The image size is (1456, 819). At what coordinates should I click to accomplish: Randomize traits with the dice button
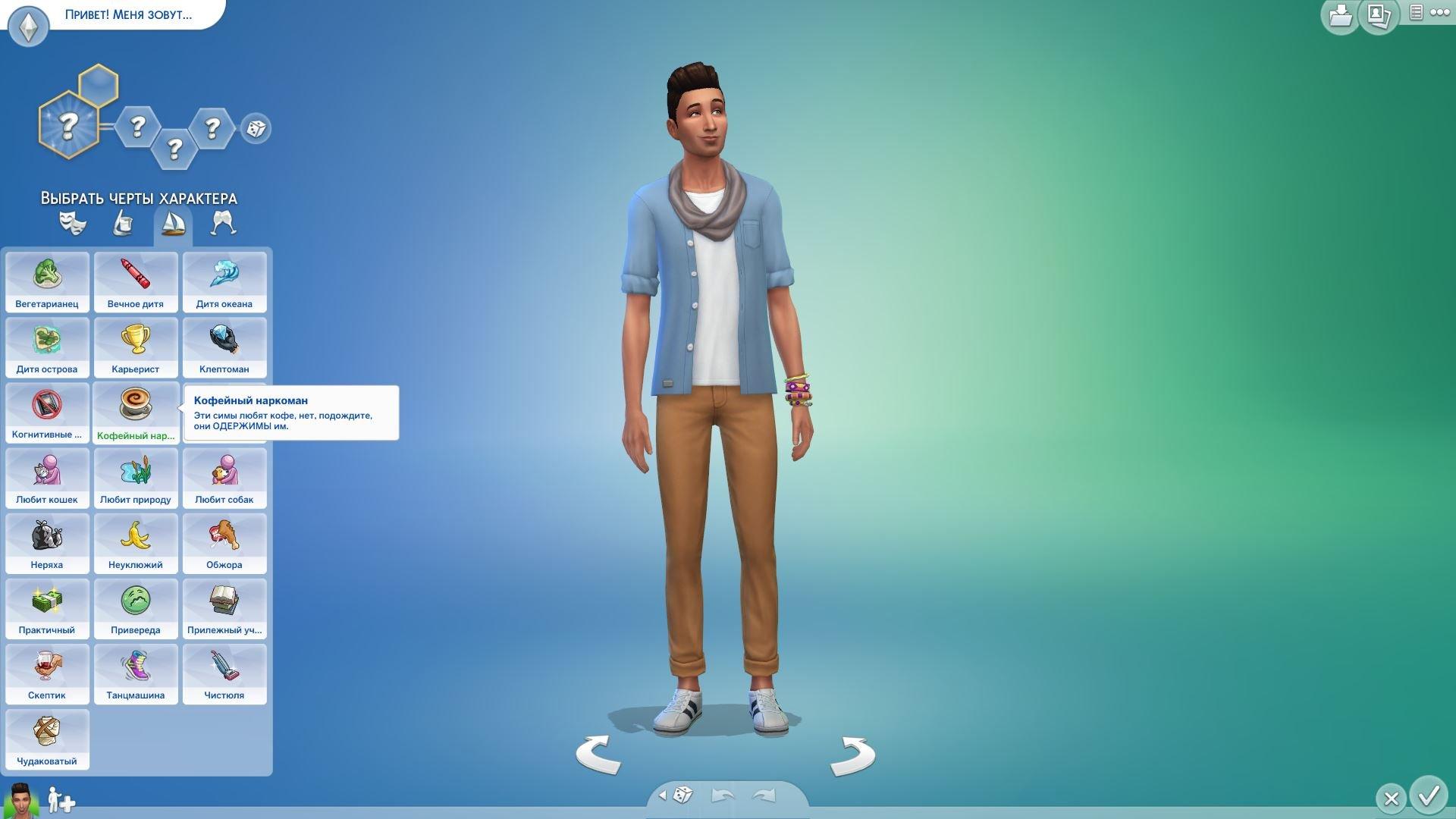tap(256, 128)
